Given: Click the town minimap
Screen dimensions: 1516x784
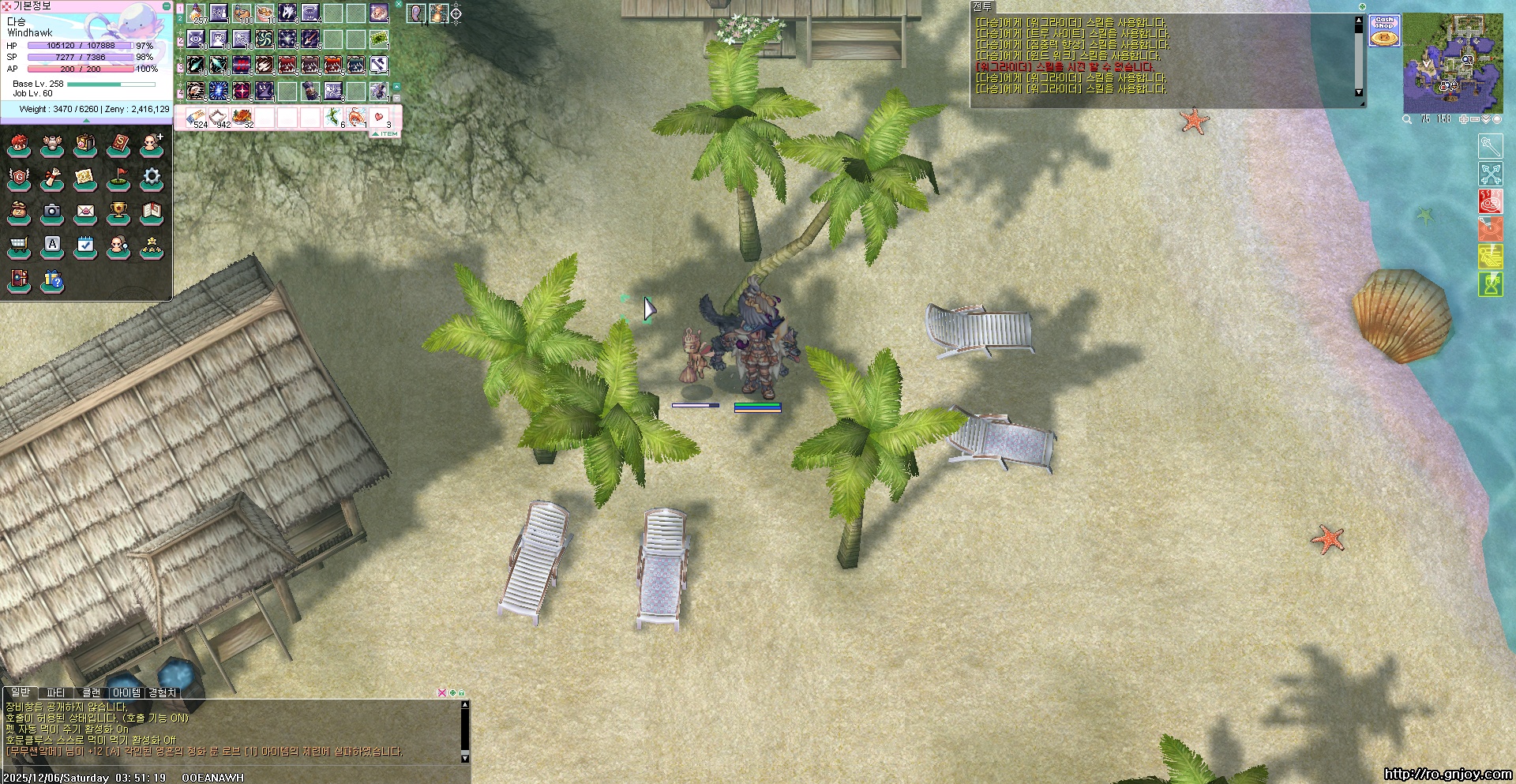Looking at the screenshot, I should point(1453,64).
